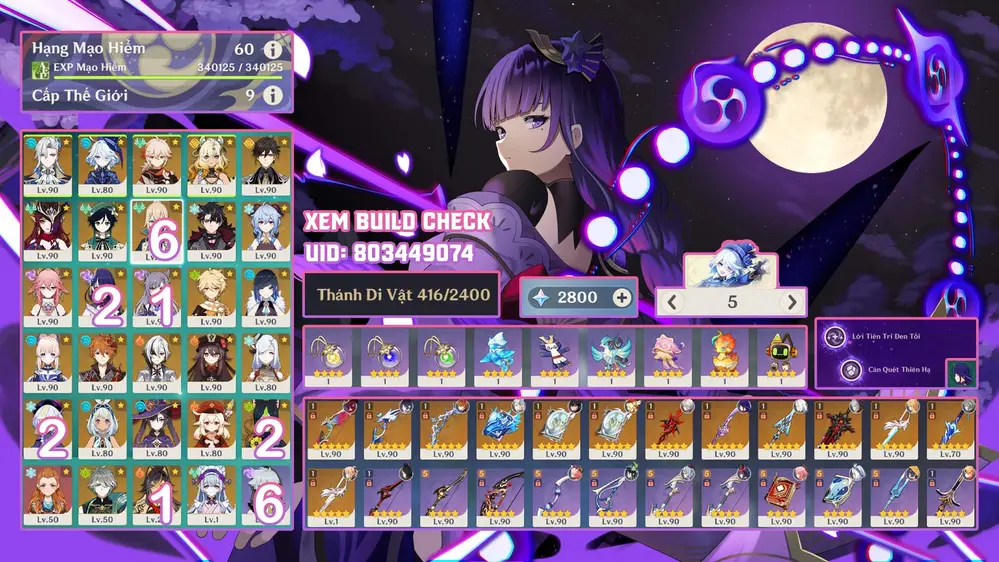Add primogems with the plus button
The image size is (999, 562).
[x=622, y=297]
